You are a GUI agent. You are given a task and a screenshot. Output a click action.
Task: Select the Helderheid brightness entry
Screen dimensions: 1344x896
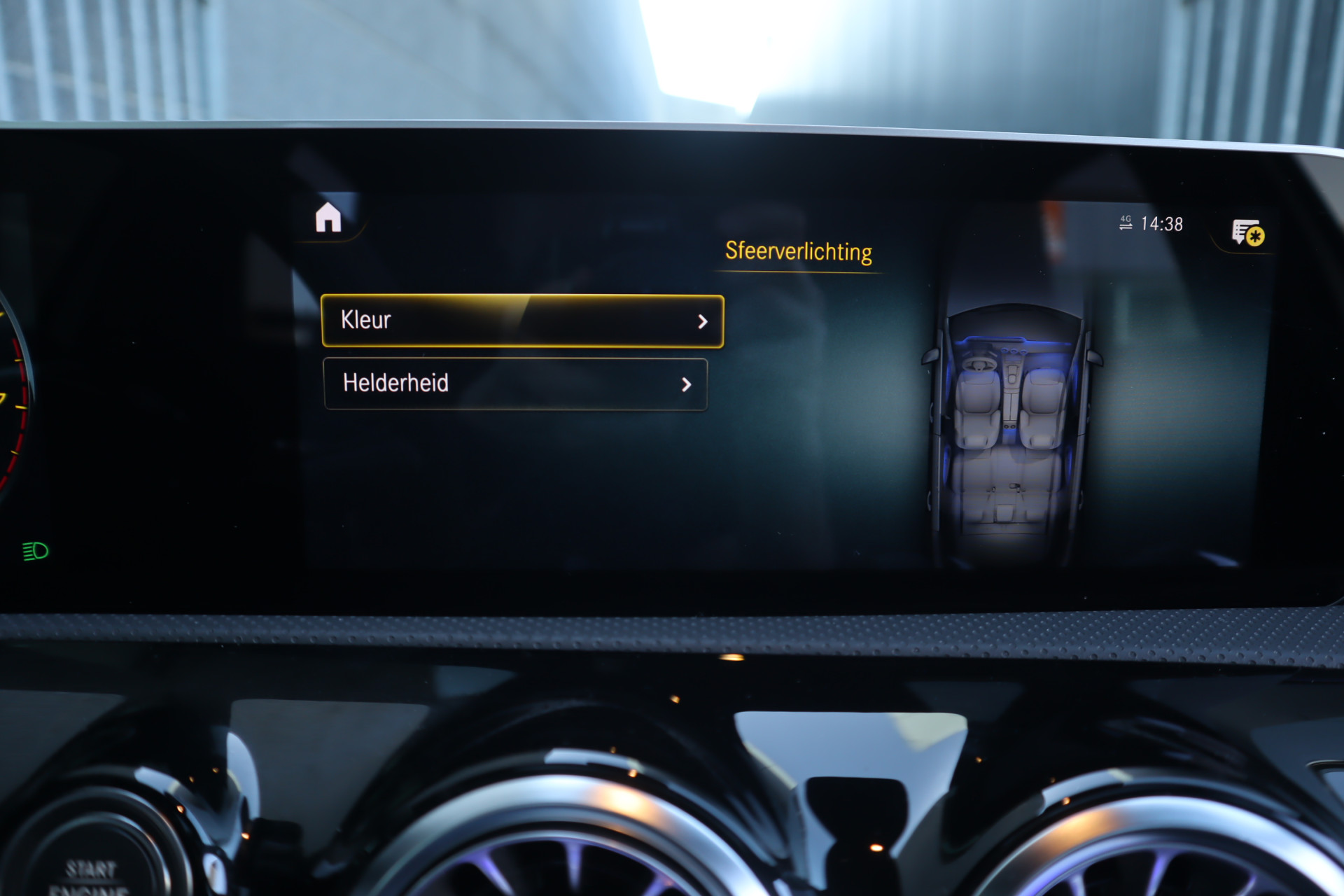515,384
